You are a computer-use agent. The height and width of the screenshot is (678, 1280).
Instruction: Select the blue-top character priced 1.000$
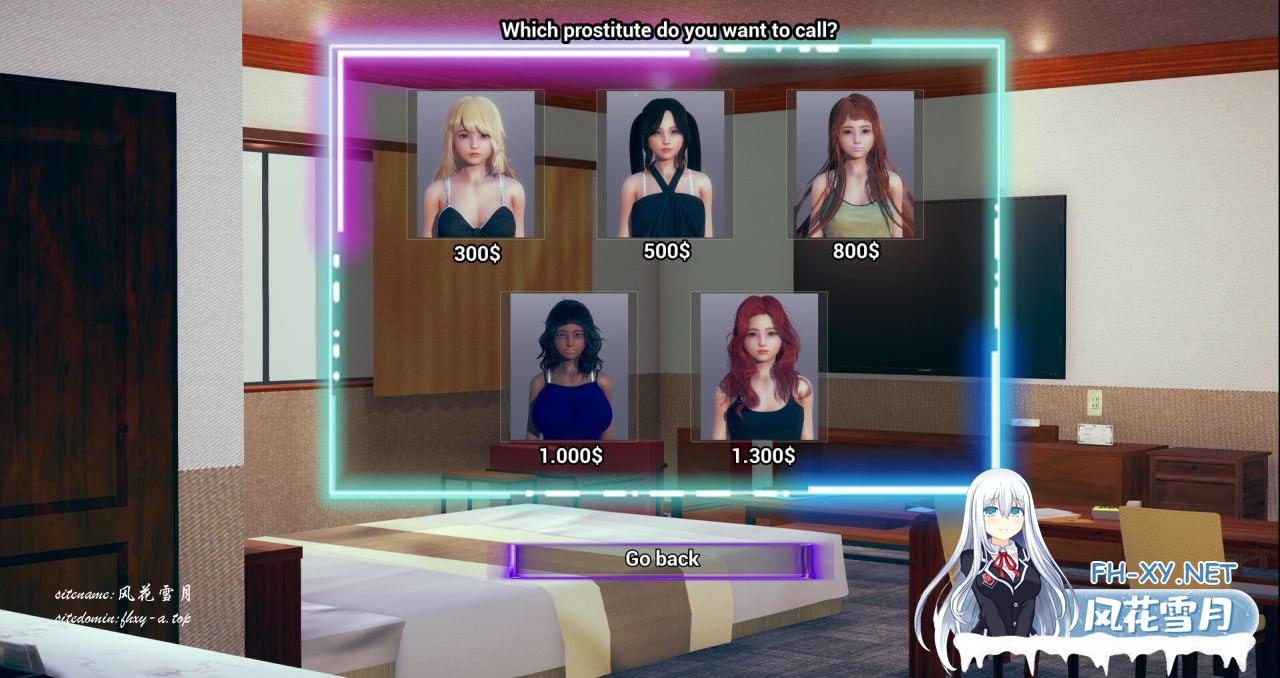click(569, 366)
